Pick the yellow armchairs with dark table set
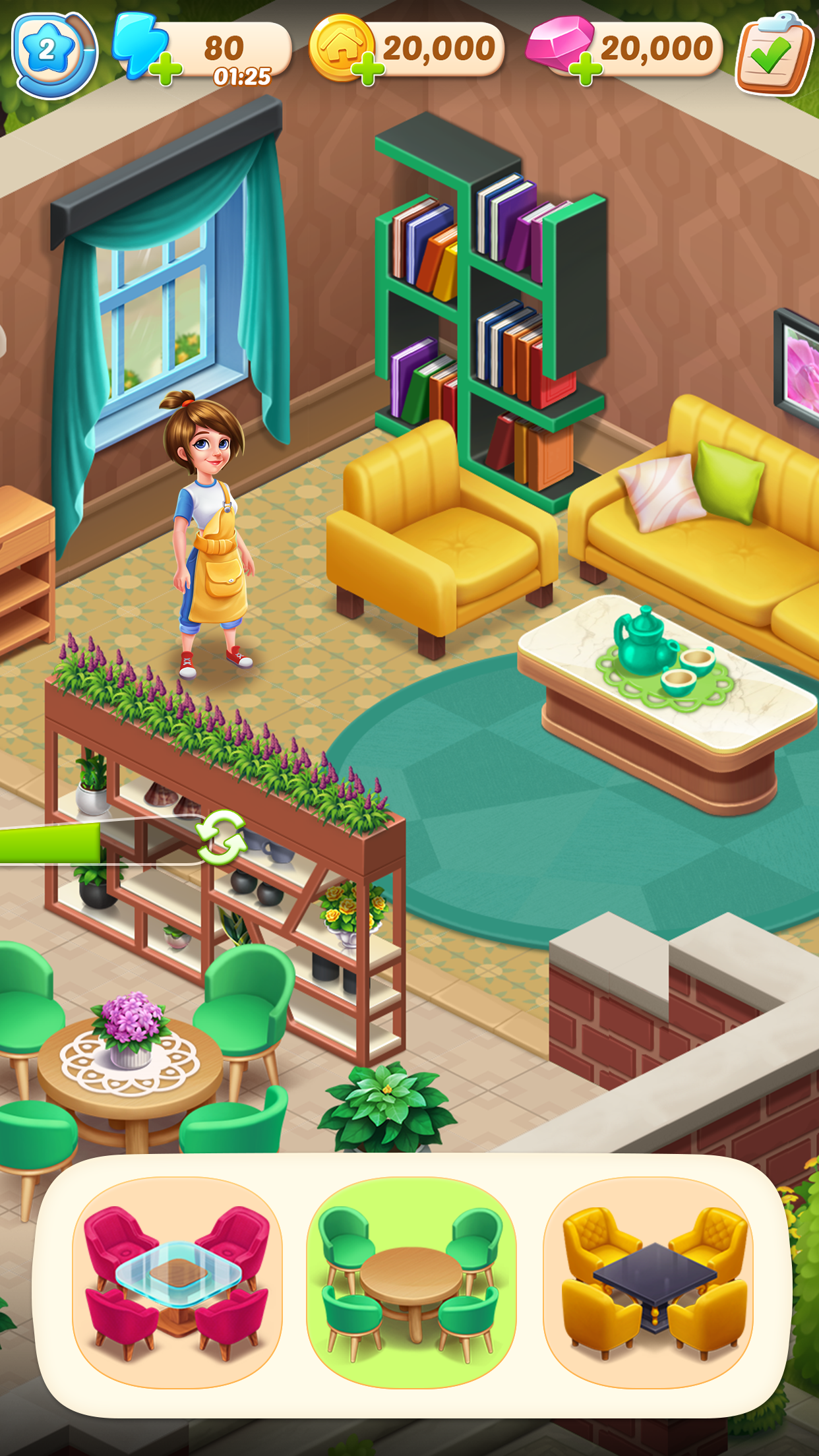This screenshot has width=819, height=1456. click(648, 1283)
